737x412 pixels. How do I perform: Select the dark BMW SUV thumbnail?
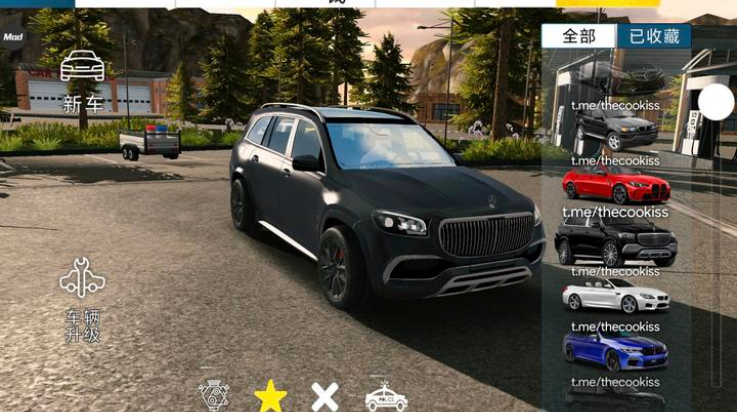[615, 128]
